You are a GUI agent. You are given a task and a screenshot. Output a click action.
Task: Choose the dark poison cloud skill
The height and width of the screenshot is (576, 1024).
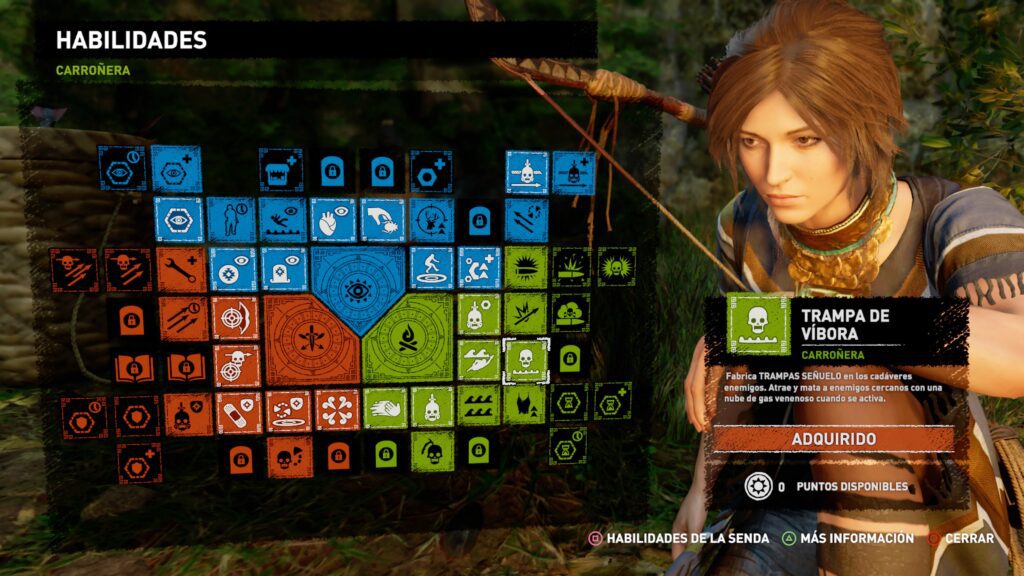570,313
